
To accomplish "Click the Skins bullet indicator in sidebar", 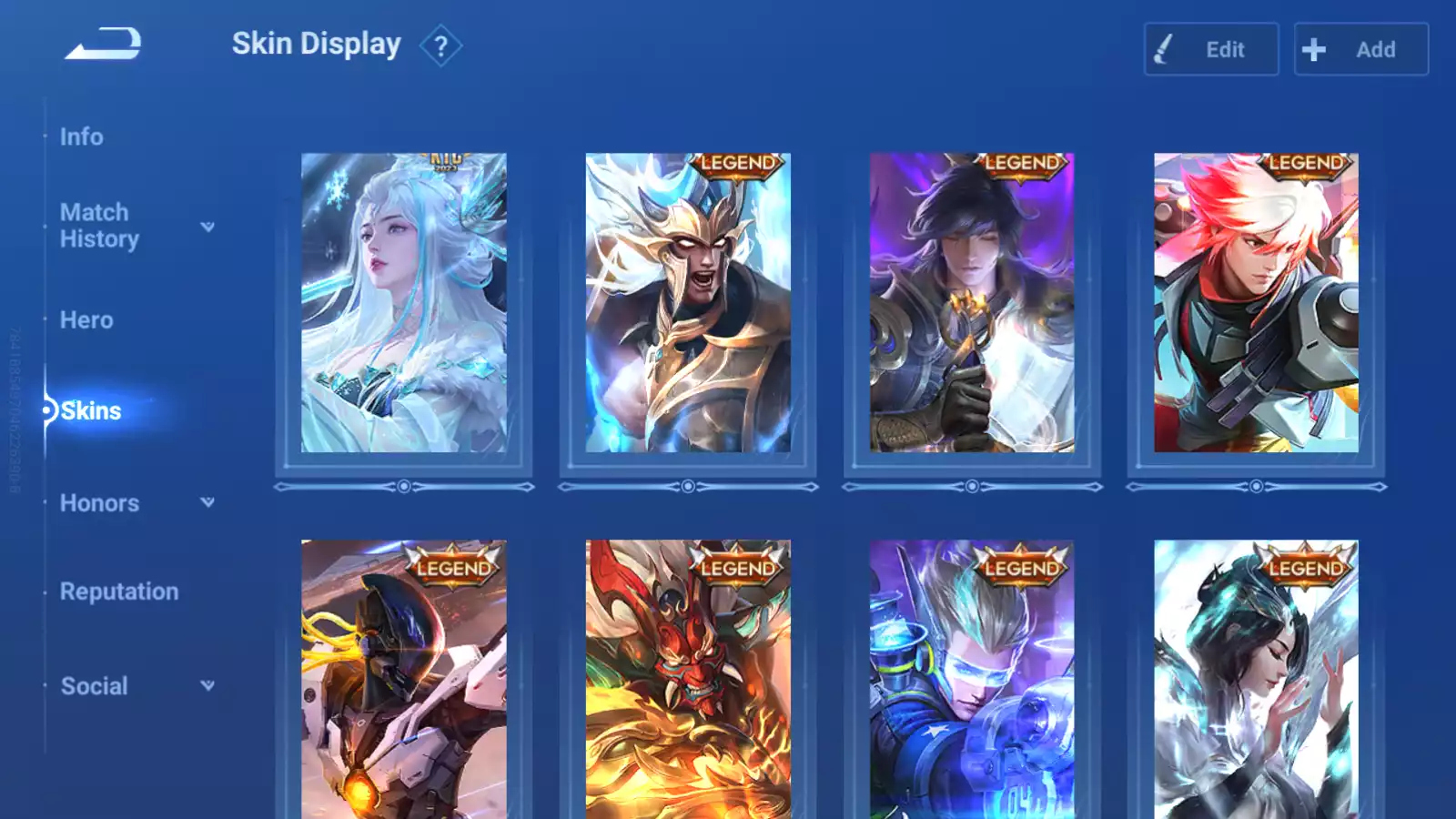I will coord(48,410).
